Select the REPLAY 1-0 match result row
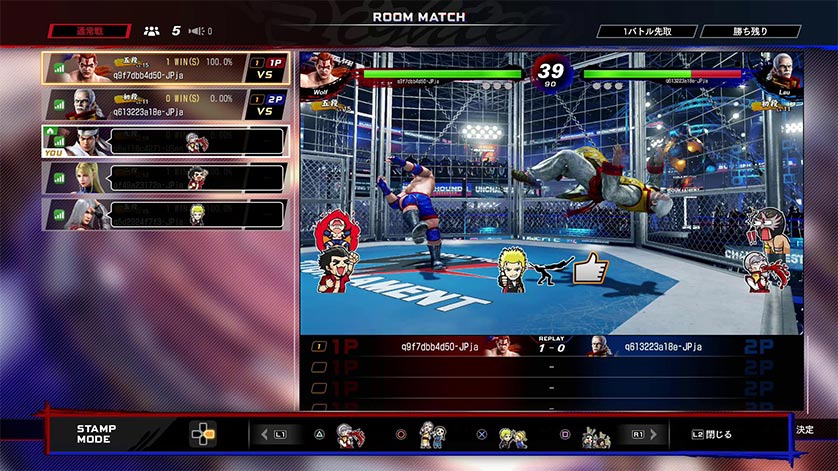Screen dimensions: 838x471 click(551, 347)
